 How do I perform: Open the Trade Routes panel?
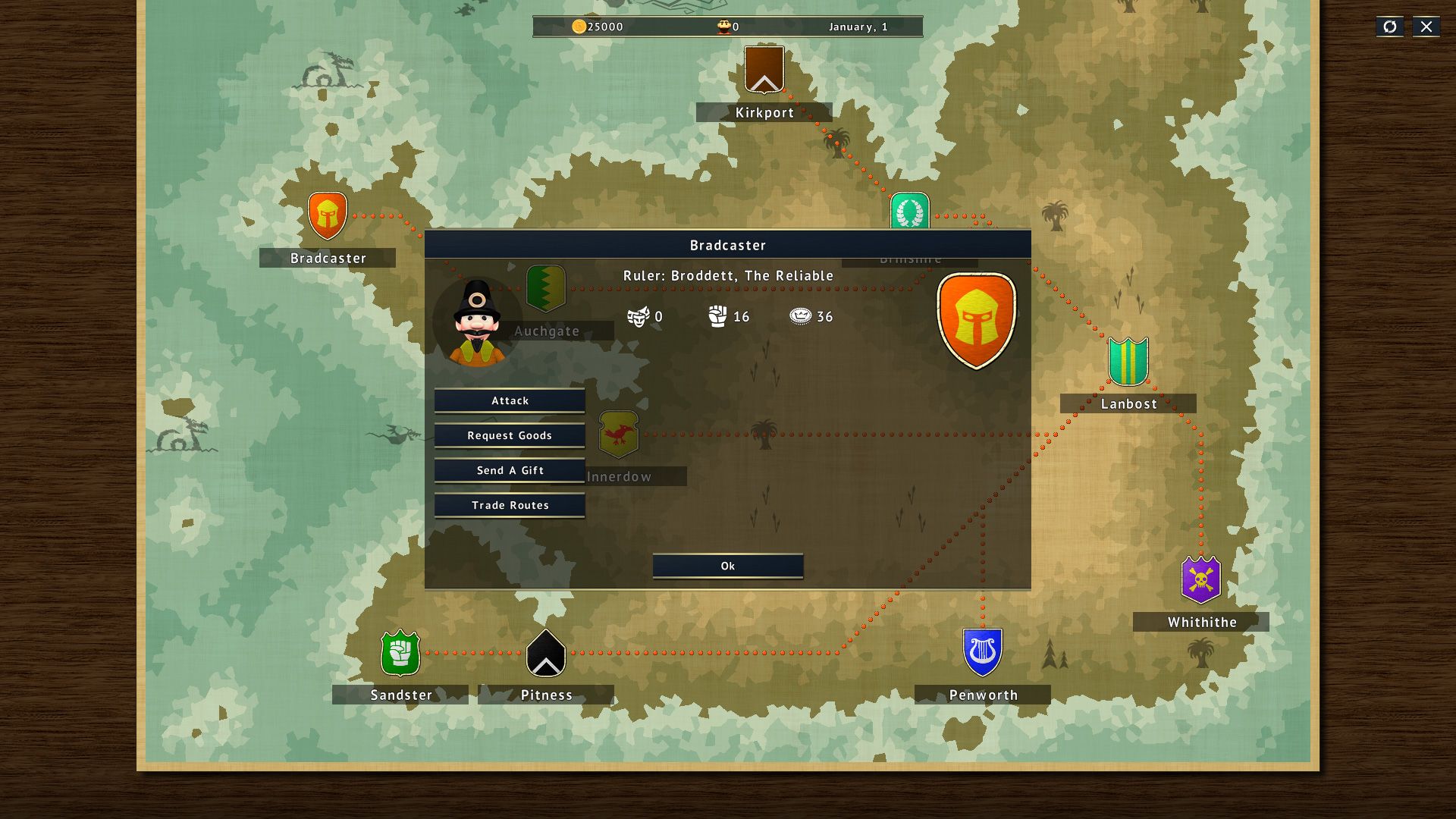[510, 505]
